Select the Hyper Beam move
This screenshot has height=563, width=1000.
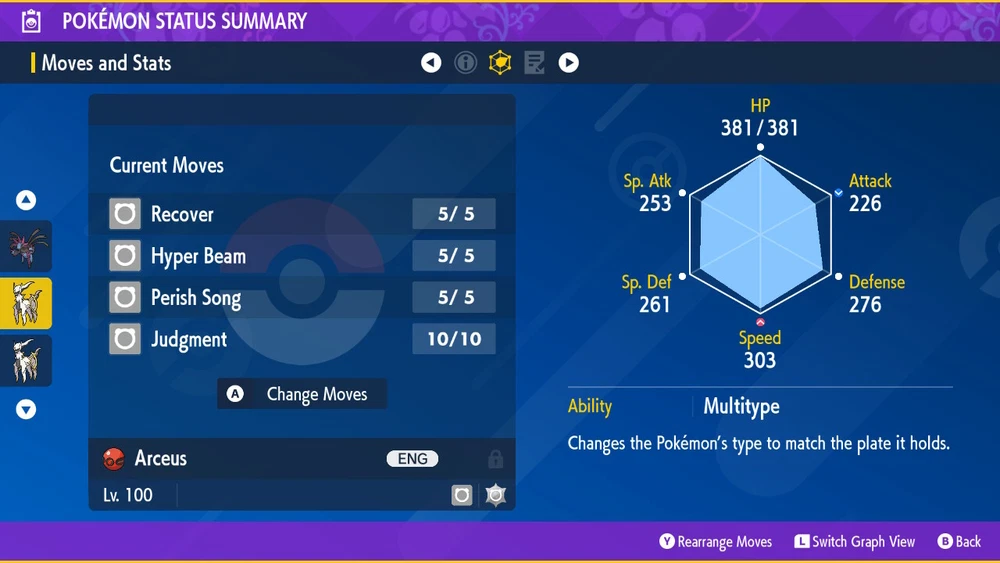click(301, 256)
